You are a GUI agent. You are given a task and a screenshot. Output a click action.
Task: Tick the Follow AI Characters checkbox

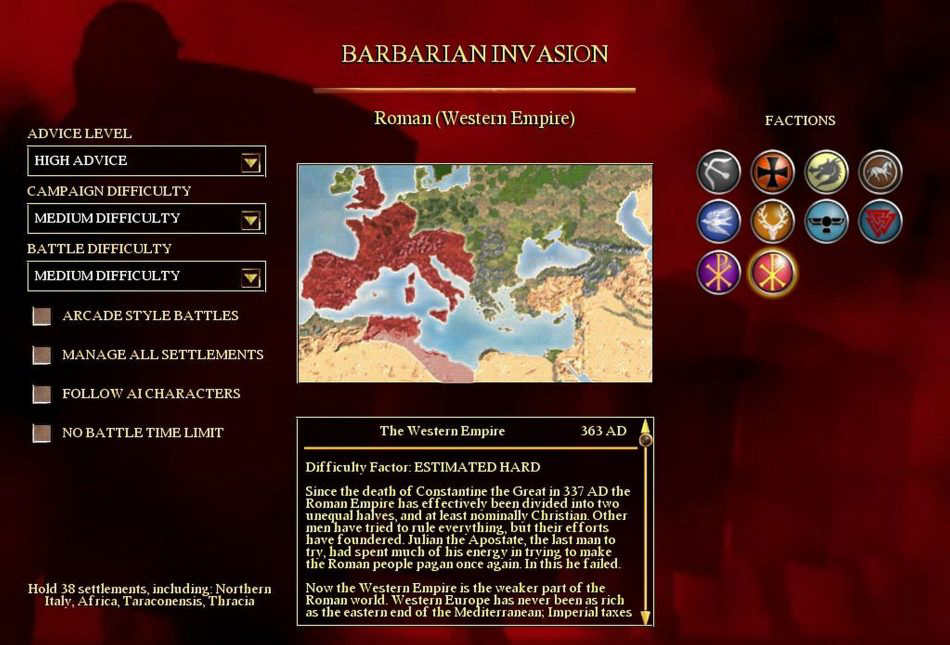click(41, 394)
